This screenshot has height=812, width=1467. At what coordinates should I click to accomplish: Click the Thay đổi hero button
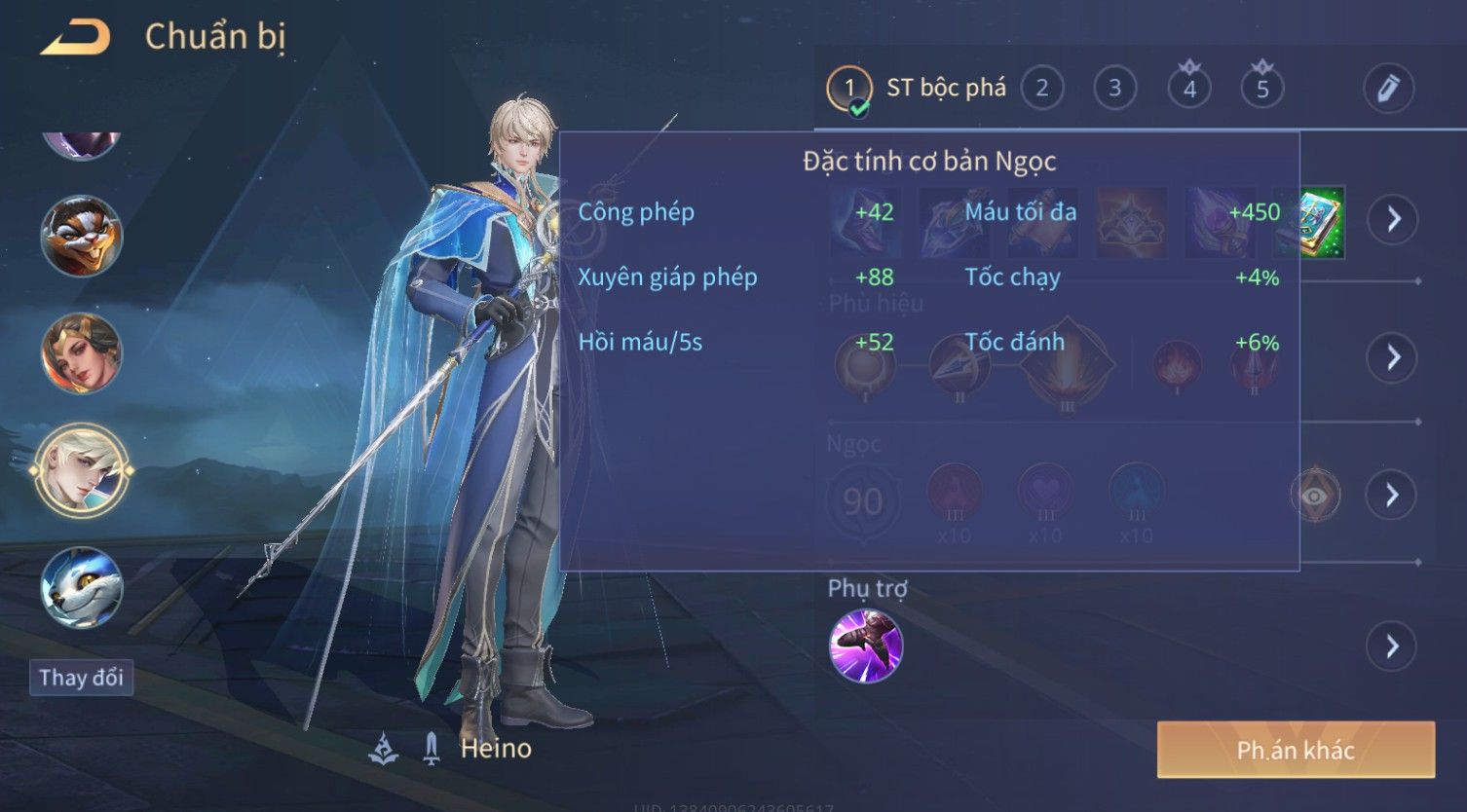(81, 678)
